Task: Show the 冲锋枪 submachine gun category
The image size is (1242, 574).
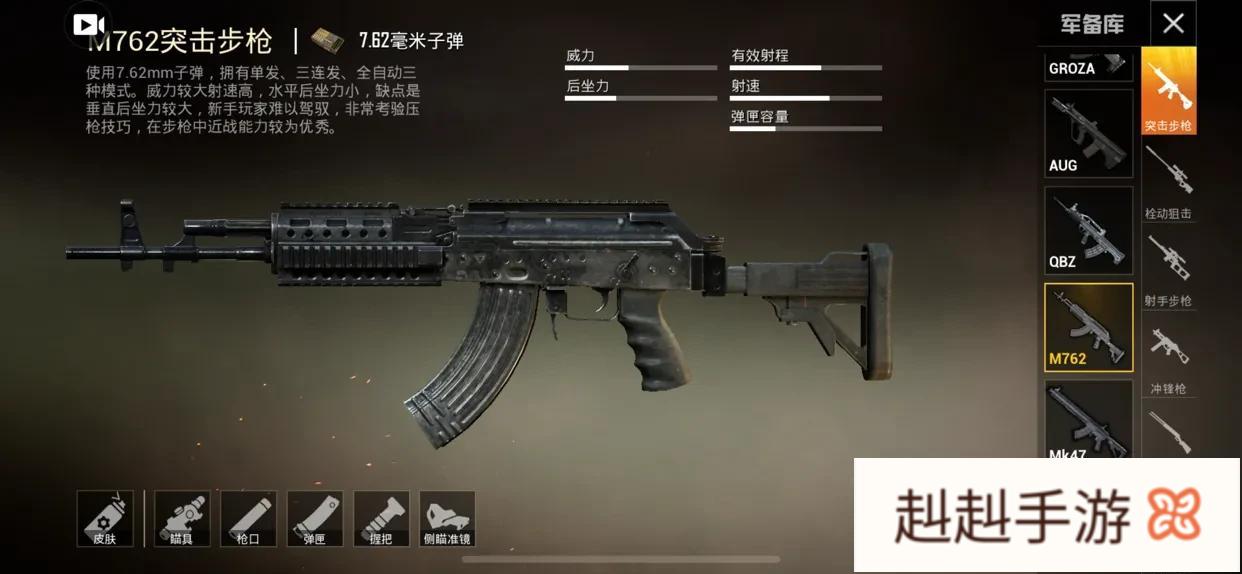Action: pos(1169,356)
